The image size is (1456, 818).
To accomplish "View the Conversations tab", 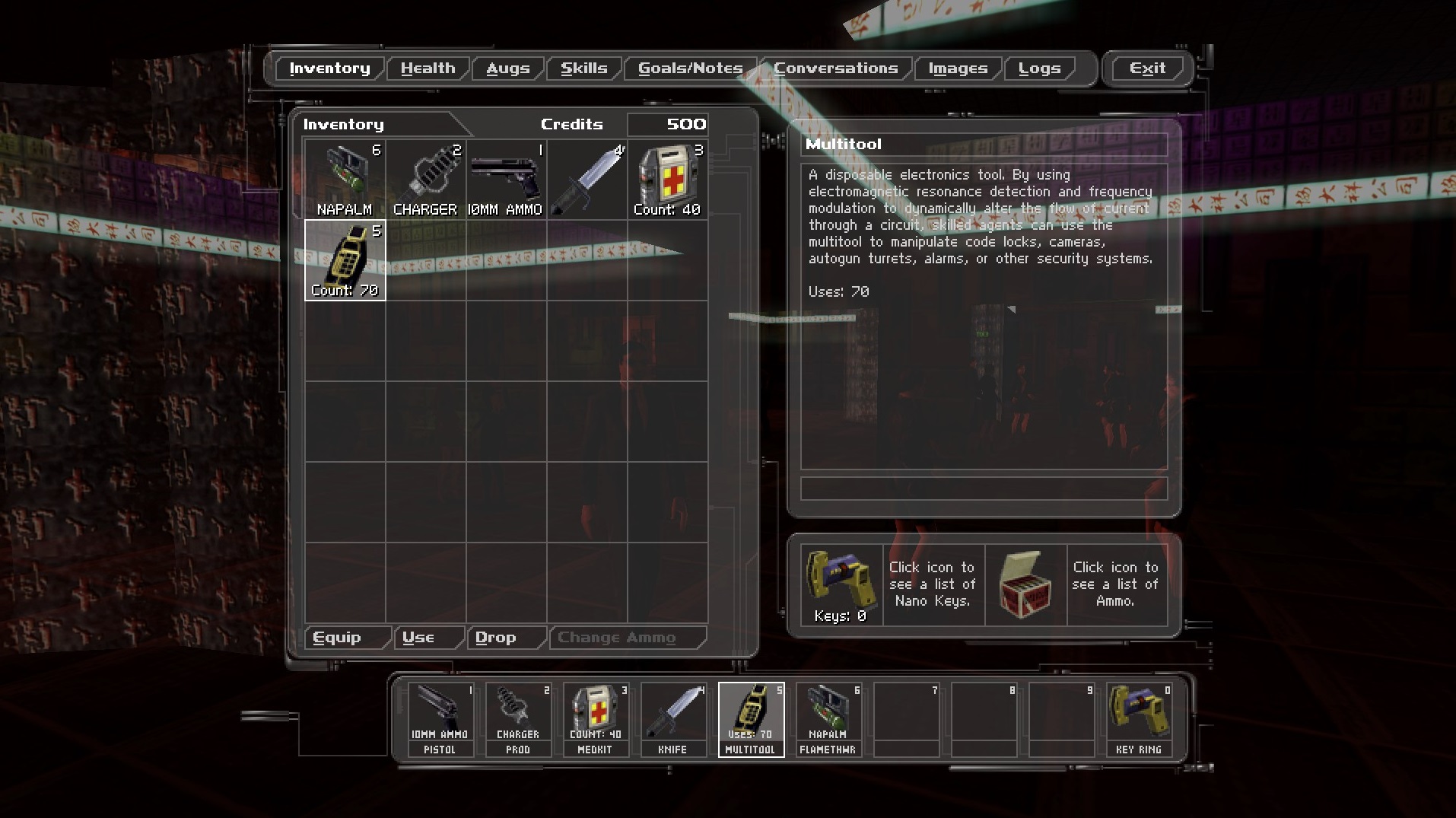I will click(835, 68).
